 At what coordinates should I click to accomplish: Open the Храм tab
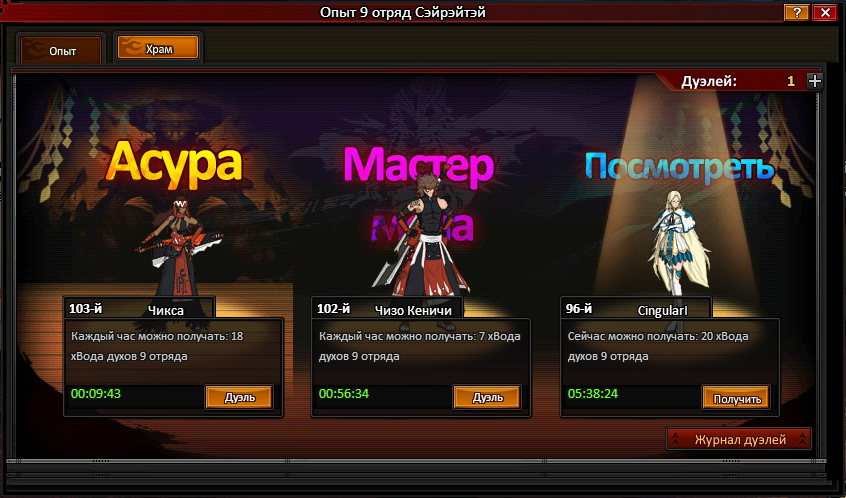(157, 48)
